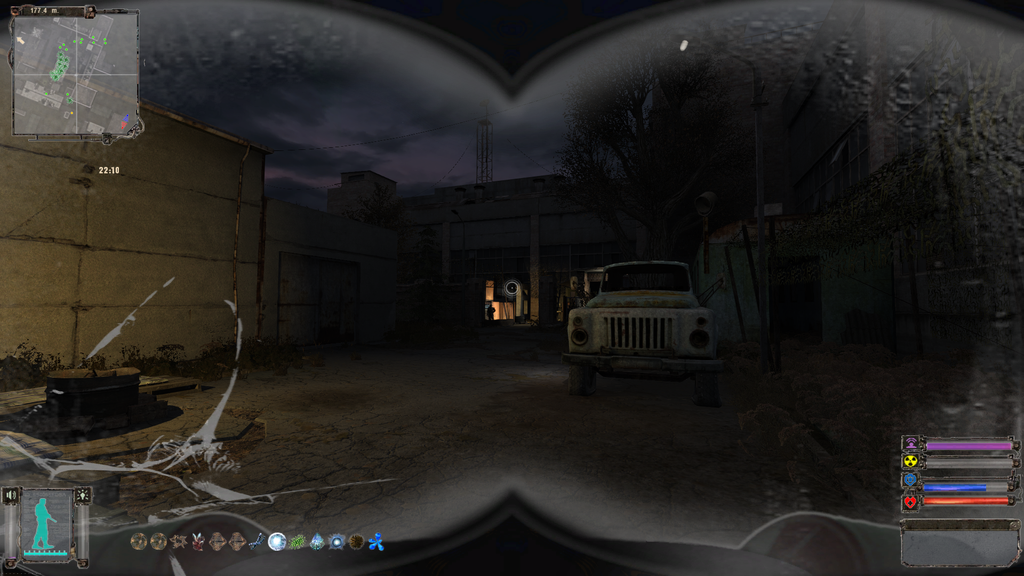Select the bright blue splat artifact
The width and height of the screenshot is (1024, 576).
click(x=376, y=542)
